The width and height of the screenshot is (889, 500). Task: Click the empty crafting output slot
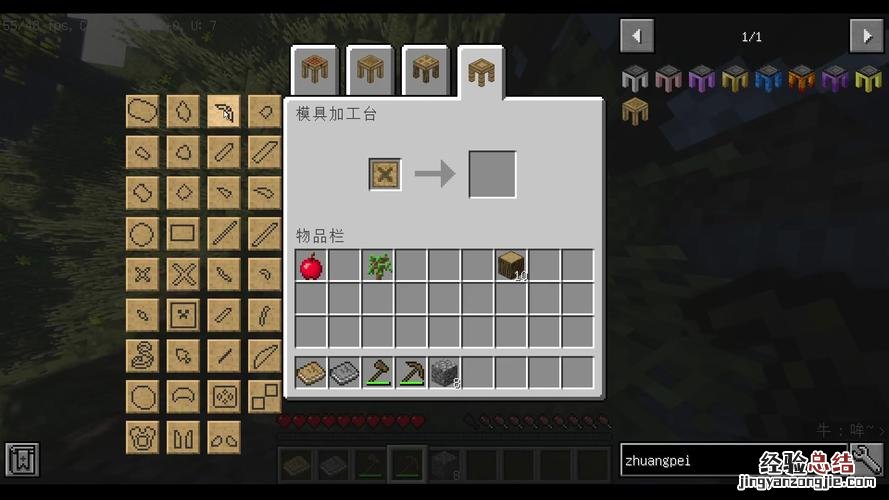[x=493, y=174]
